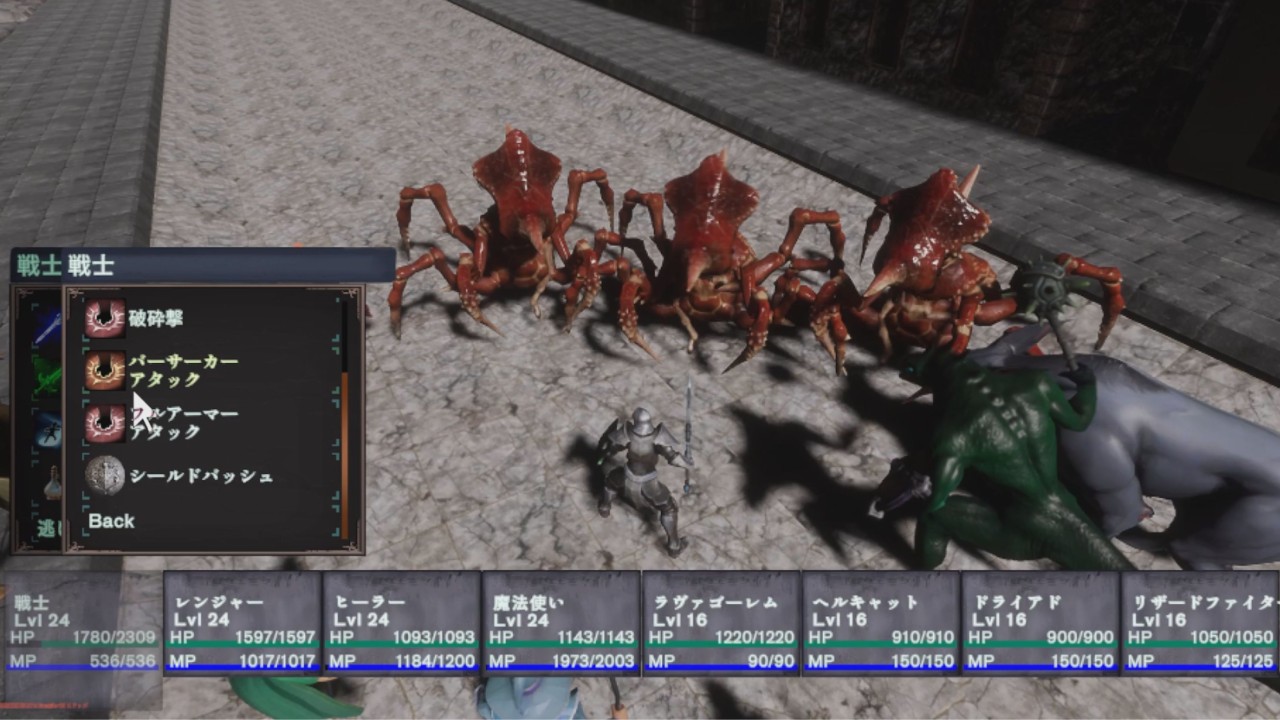Click the blue sword attack command icon
The image size is (1280, 720).
pyautogui.click(x=48, y=324)
